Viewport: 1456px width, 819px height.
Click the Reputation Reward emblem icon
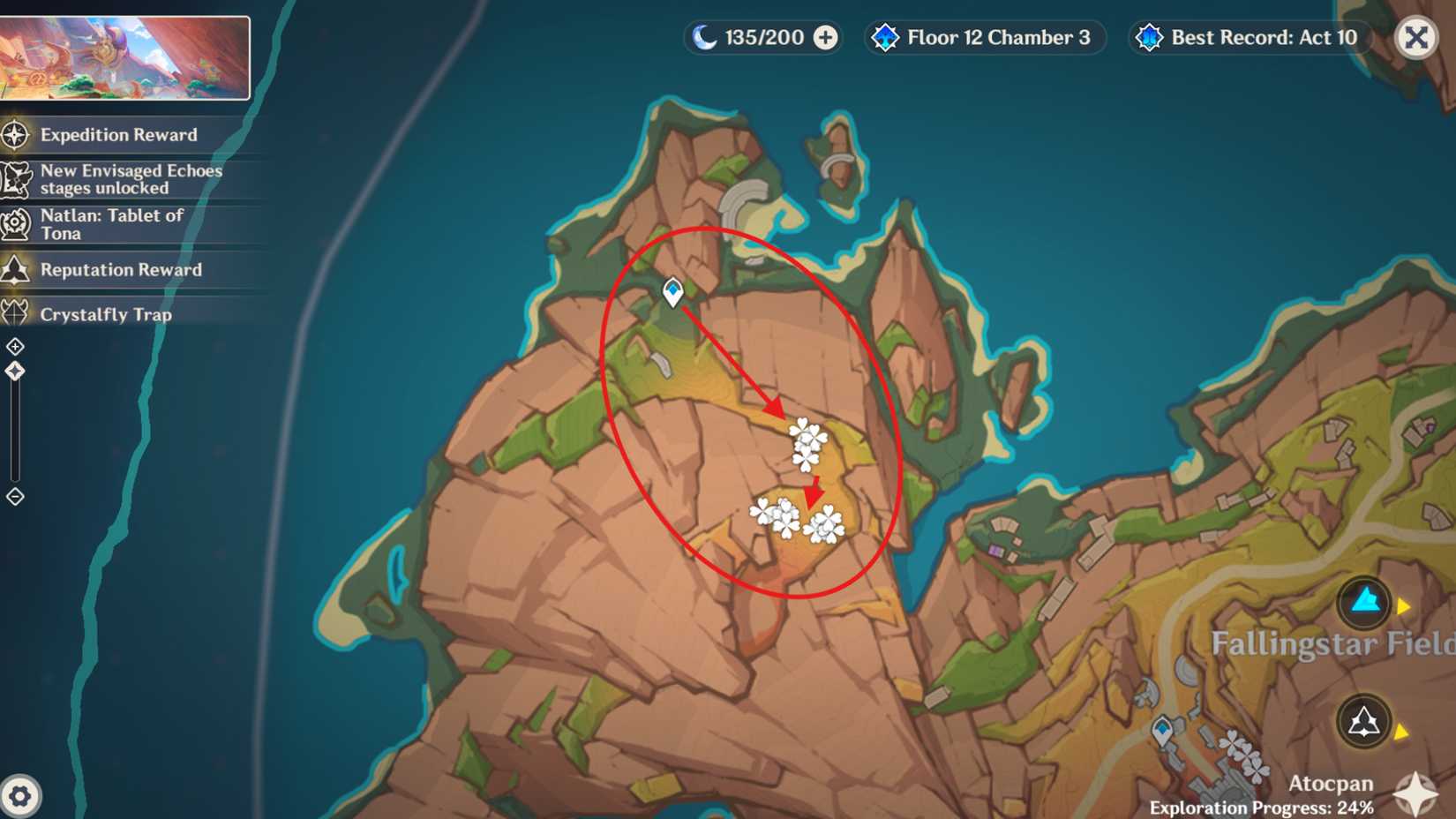(14, 269)
